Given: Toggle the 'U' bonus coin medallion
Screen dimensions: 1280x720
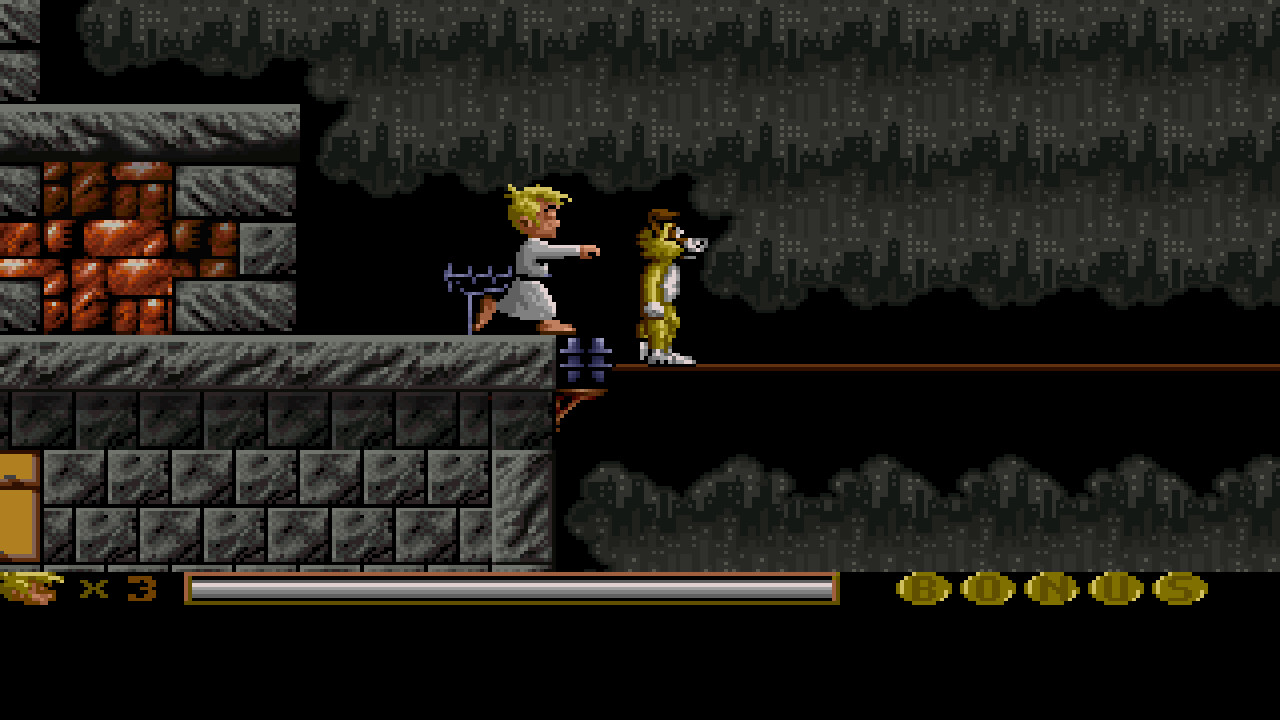Looking at the screenshot, I should (x=1118, y=590).
